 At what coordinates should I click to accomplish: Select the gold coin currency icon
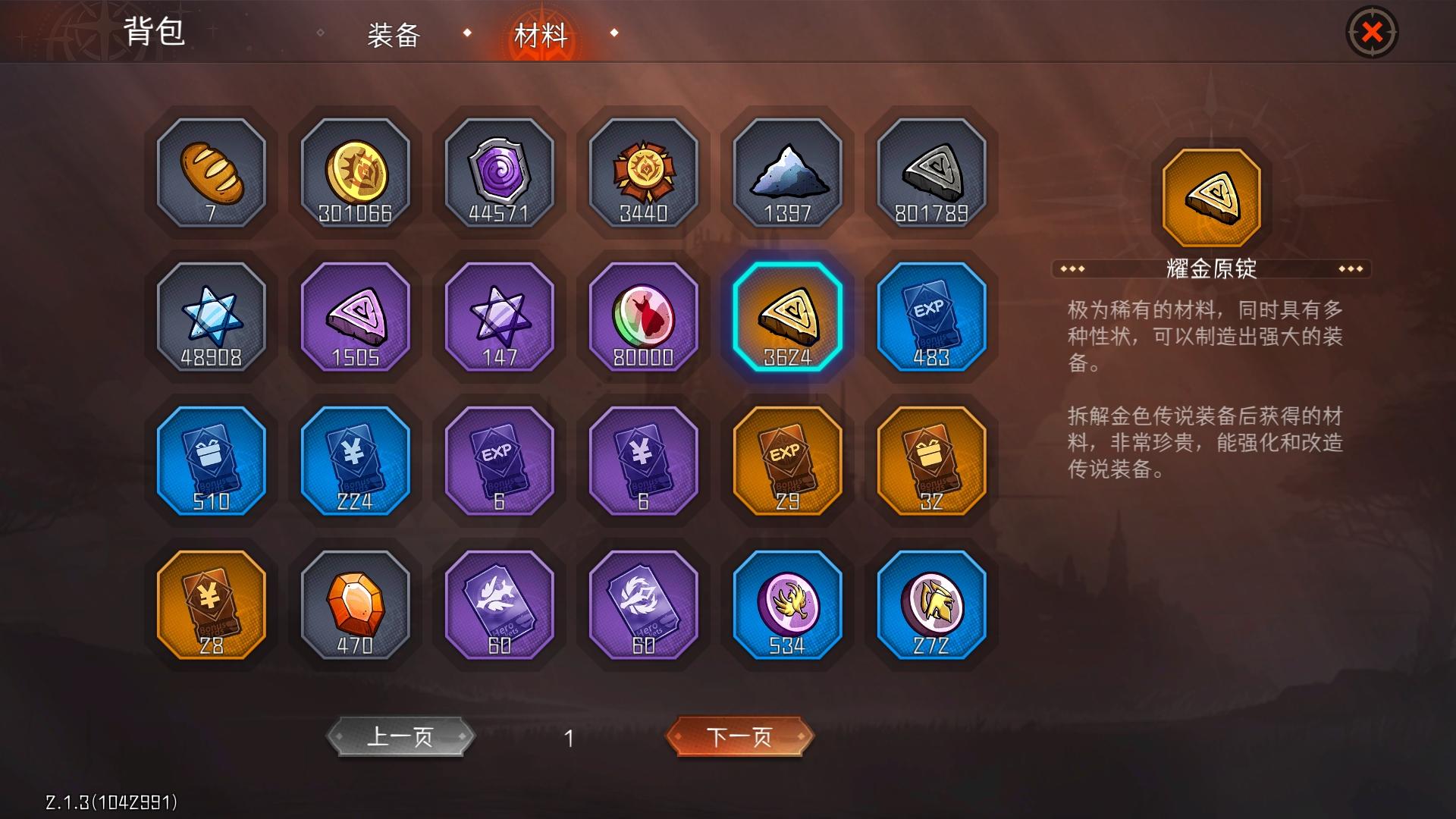tap(356, 174)
